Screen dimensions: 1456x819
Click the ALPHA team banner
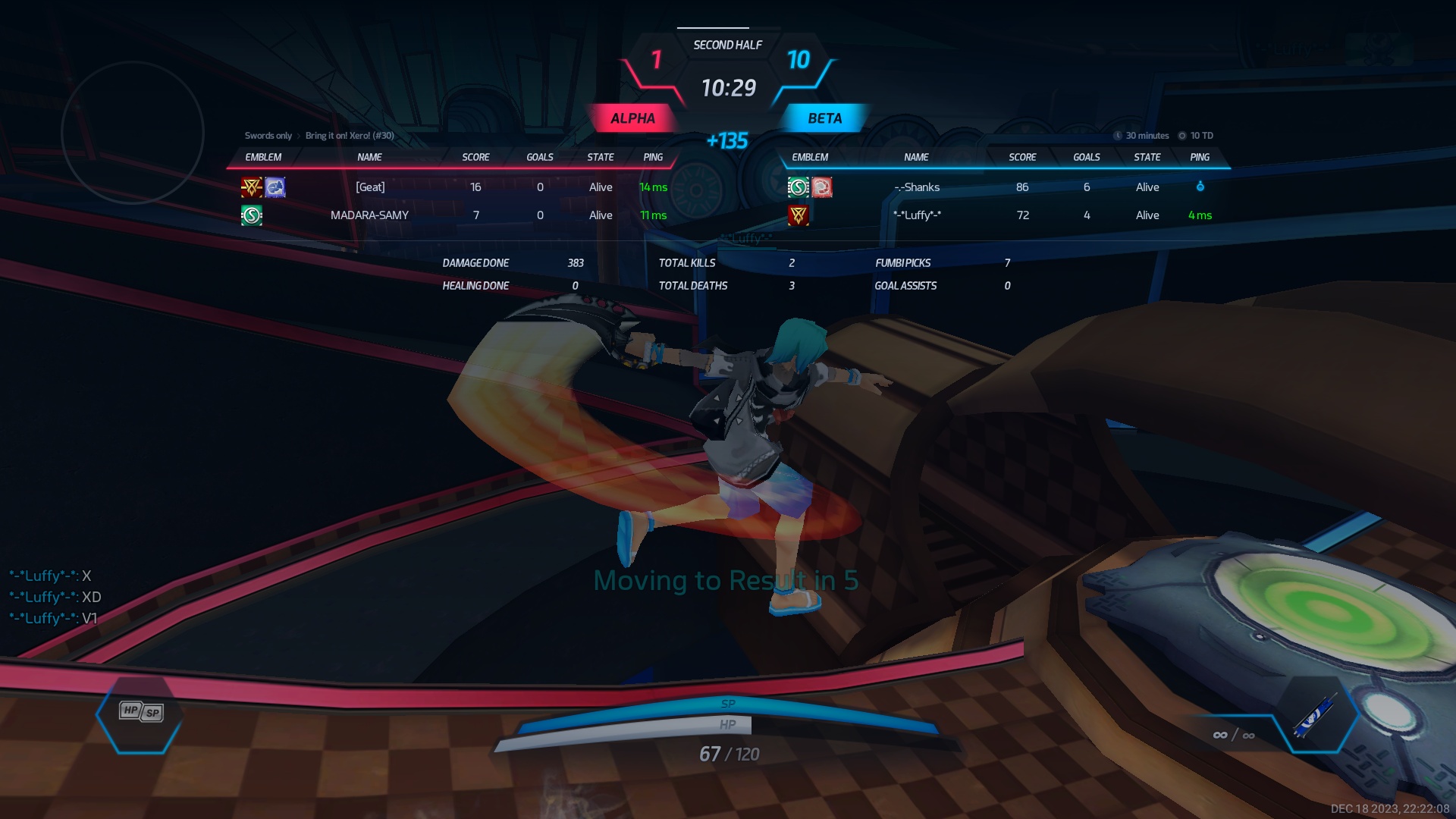click(x=632, y=118)
